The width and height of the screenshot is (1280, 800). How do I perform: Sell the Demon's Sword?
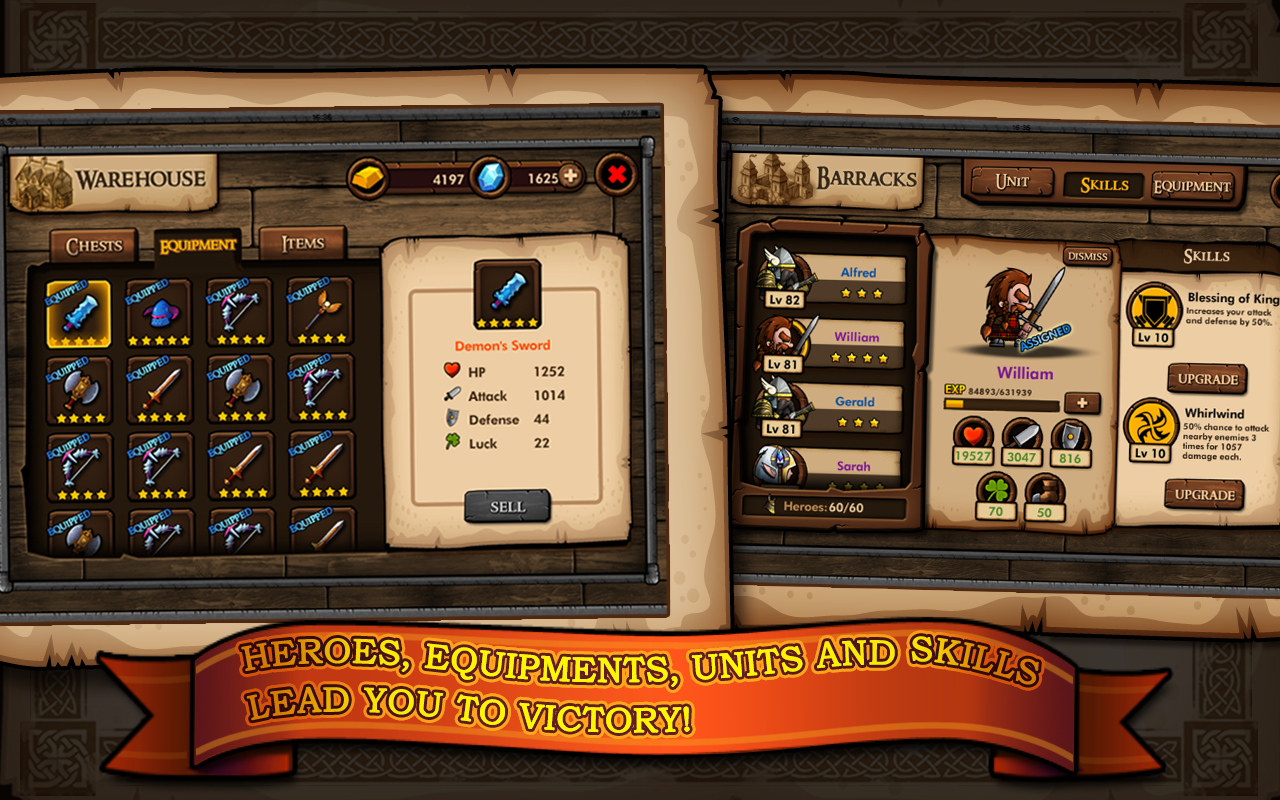507,506
